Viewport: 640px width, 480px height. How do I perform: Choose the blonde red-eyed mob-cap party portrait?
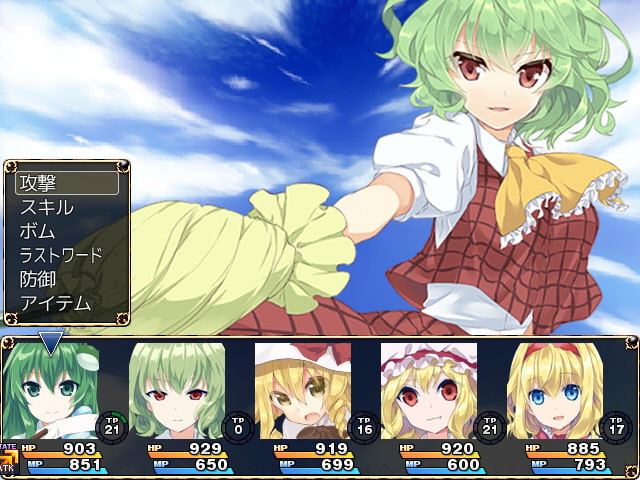429,390
